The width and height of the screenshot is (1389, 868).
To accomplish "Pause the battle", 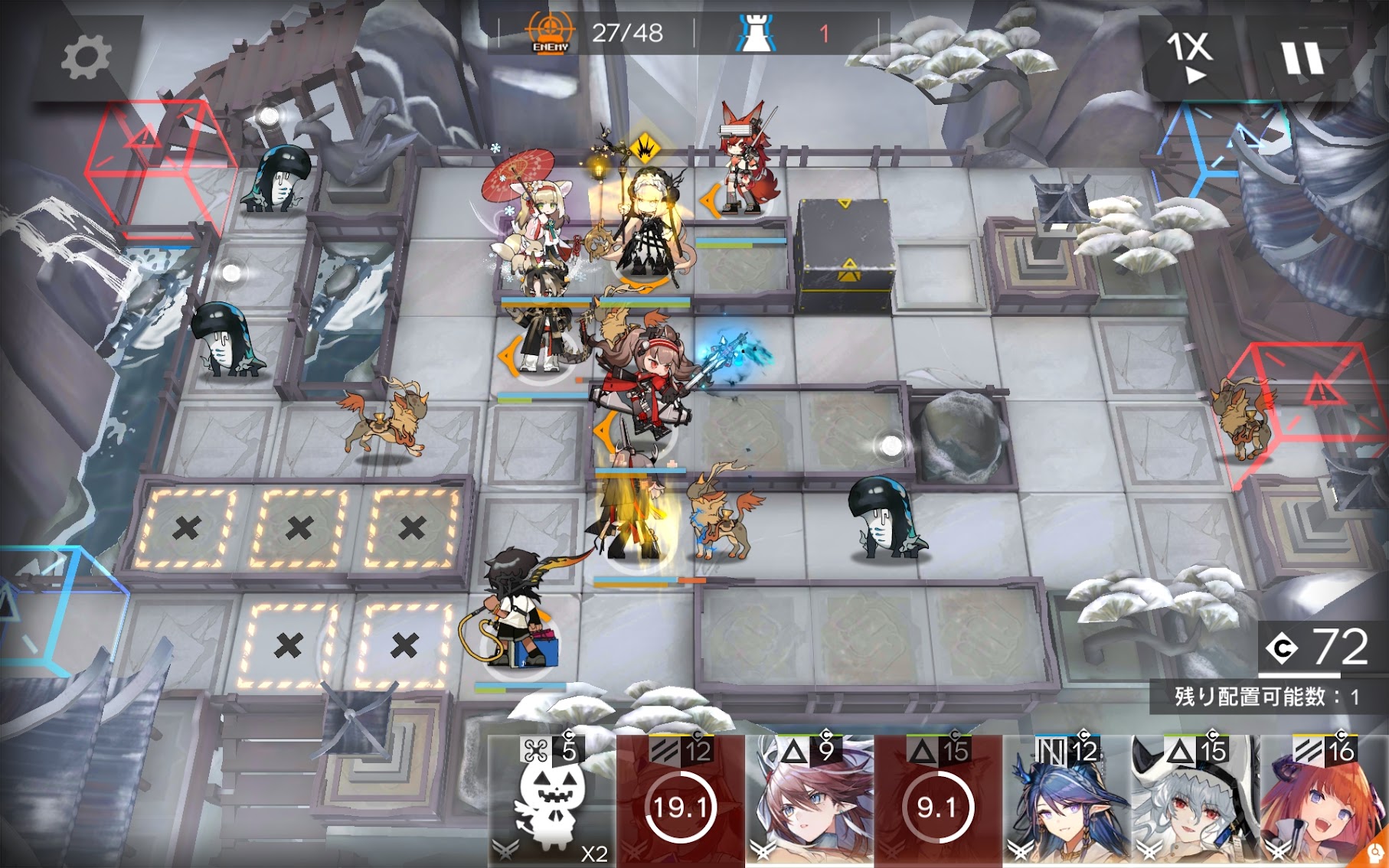I will (x=1302, y=58).
